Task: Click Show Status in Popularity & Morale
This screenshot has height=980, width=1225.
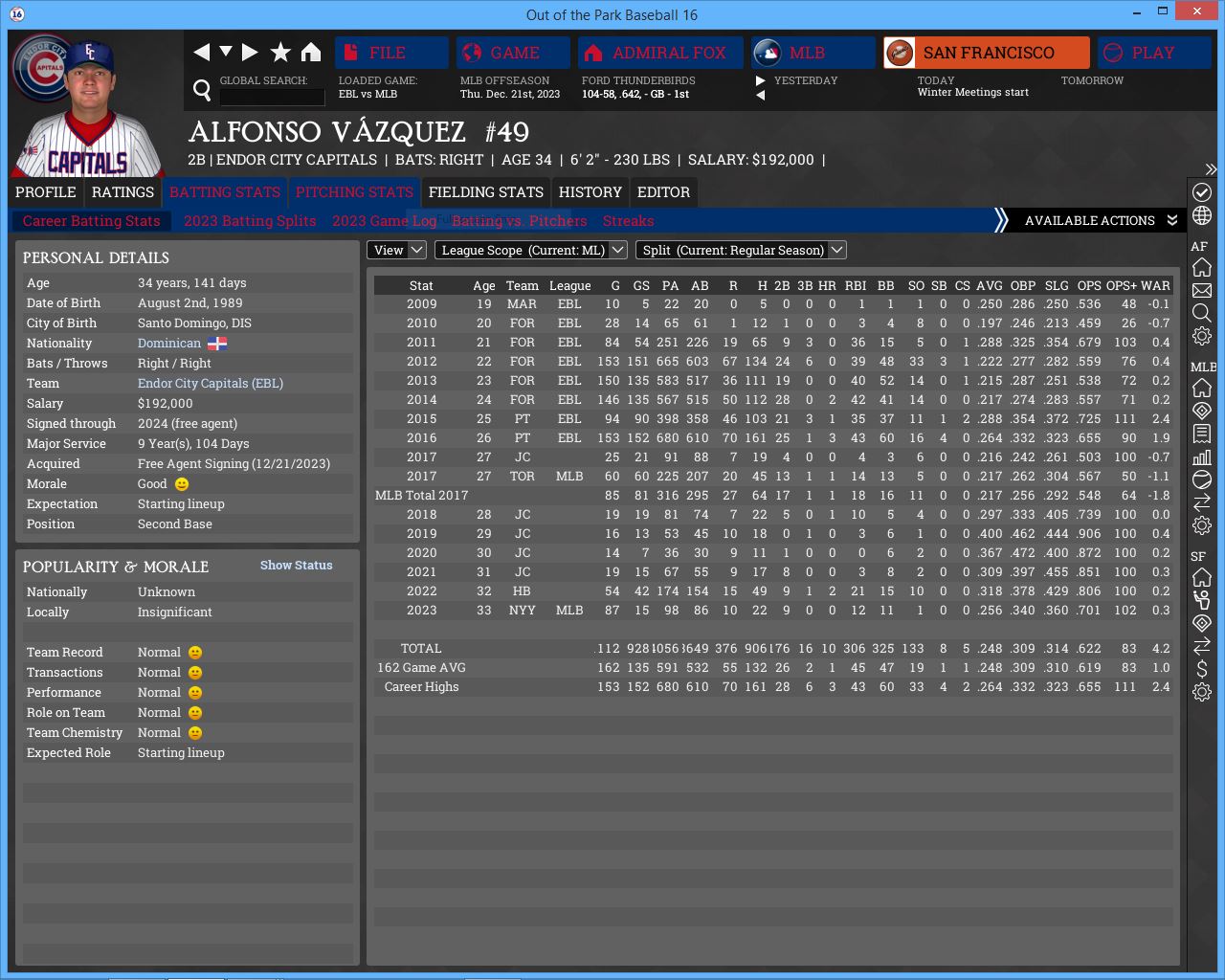Action: pyautogui.click(x=296, y=566)
